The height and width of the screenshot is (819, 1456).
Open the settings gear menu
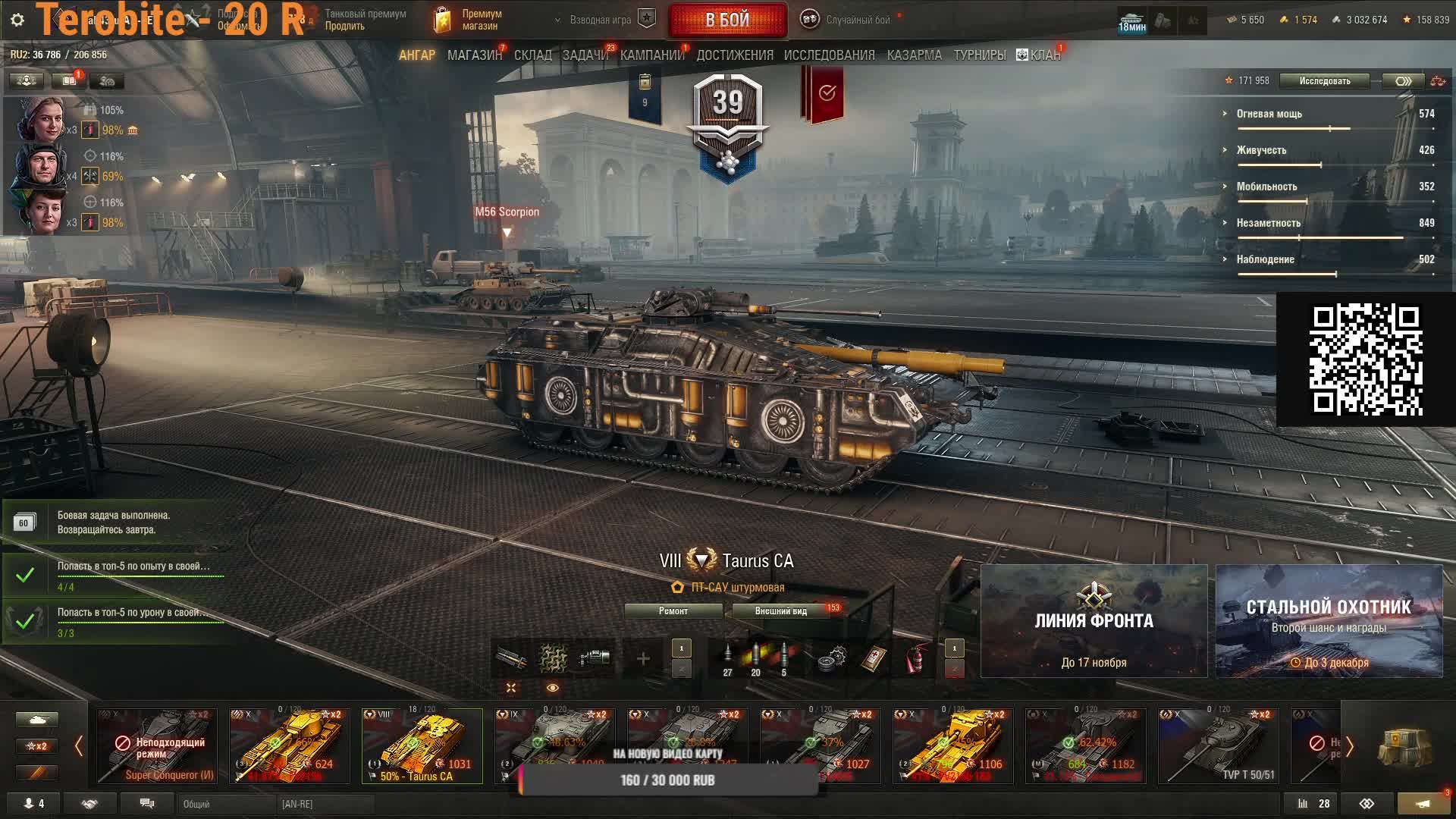(17, 20)
